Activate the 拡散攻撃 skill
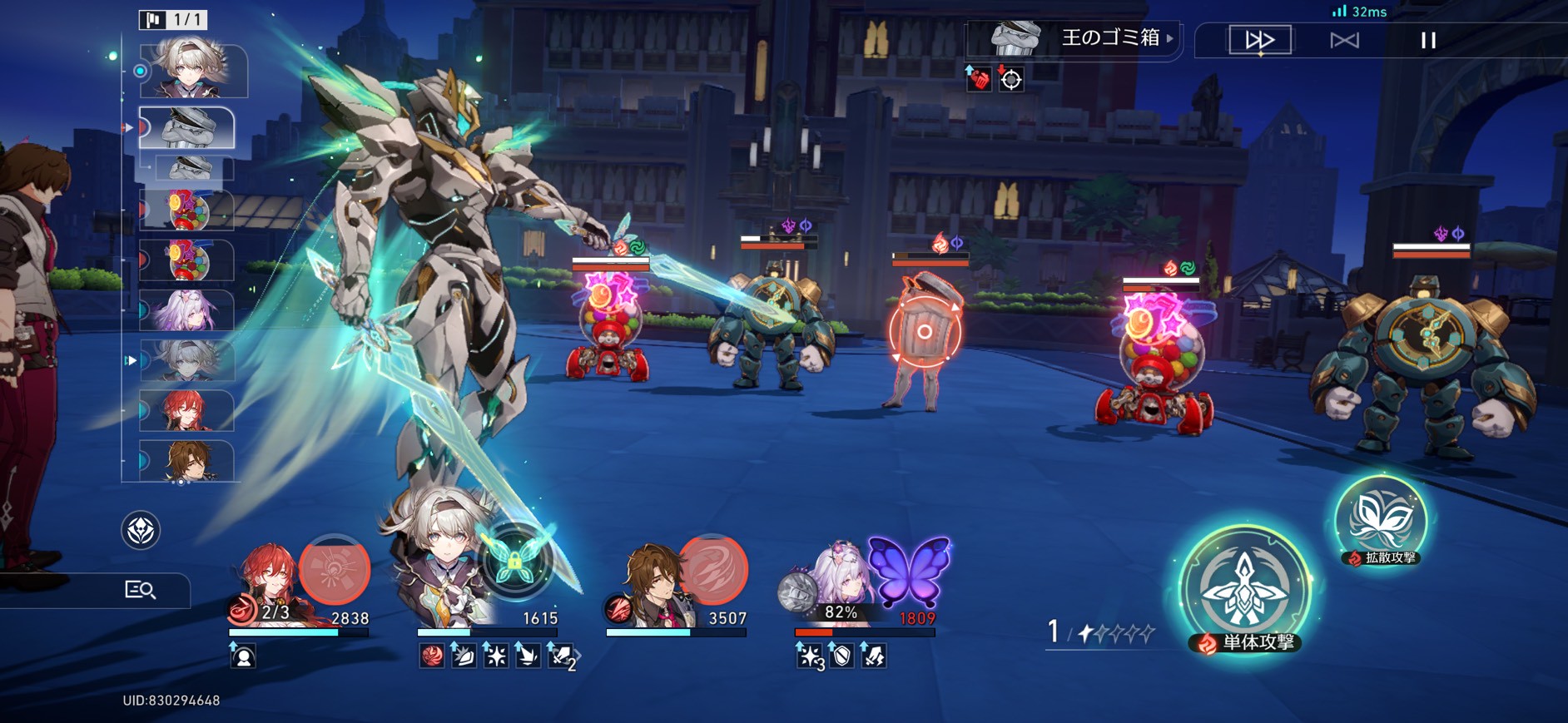 (1380, 520)
